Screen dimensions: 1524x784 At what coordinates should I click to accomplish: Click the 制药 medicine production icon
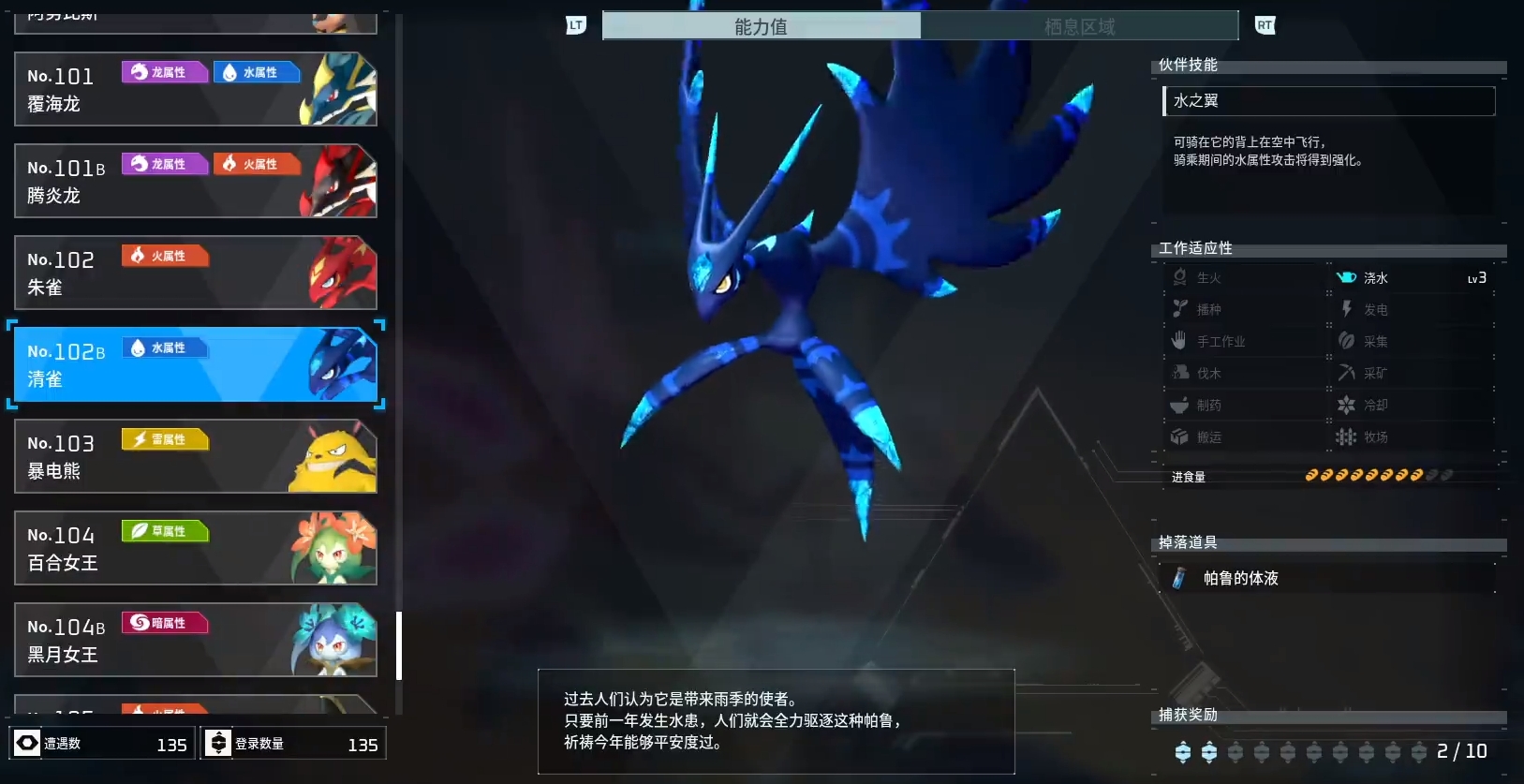(1180, 404)
